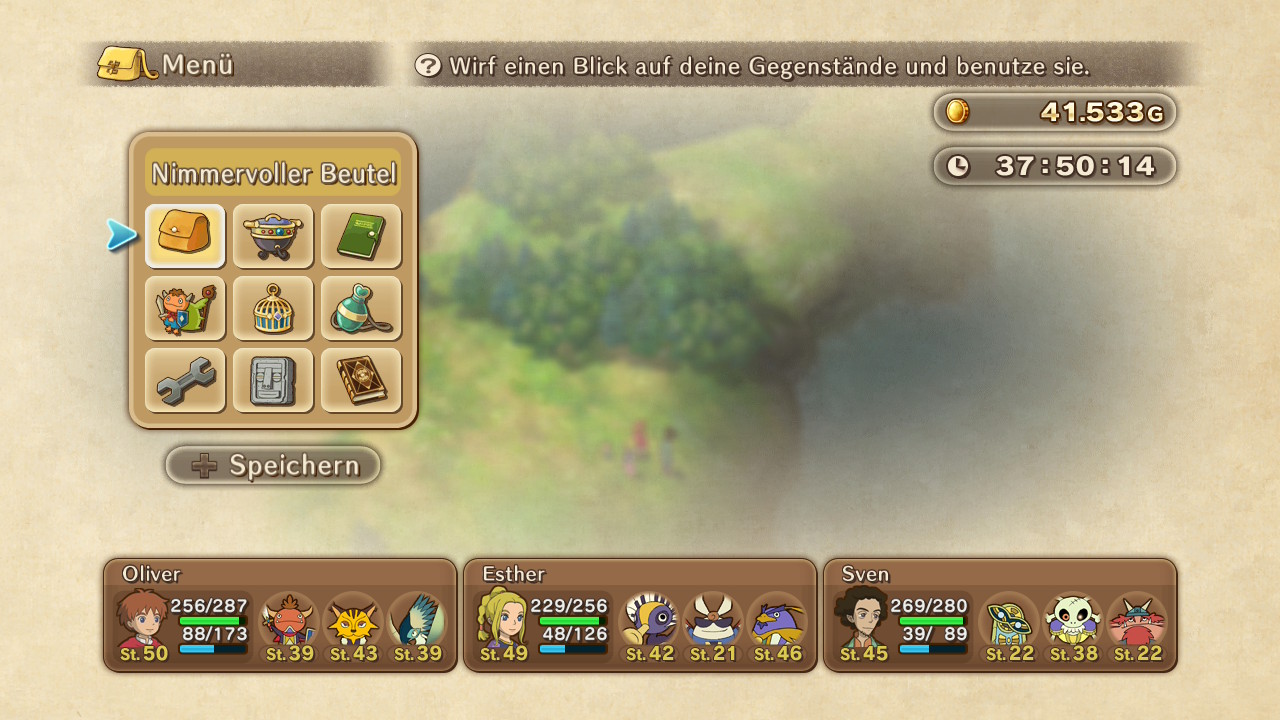Image resolution: width=1280 pixels, height=720 pixels.
Task: Choose Esther's level 46 purple bird familiar
Action: click(x=776, y=624)
